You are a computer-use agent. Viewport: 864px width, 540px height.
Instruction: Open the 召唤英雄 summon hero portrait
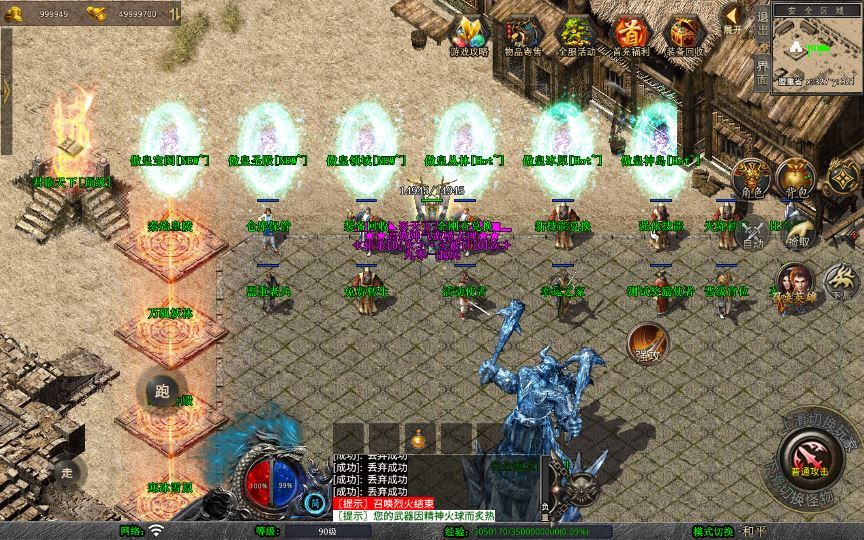[795, 285]
